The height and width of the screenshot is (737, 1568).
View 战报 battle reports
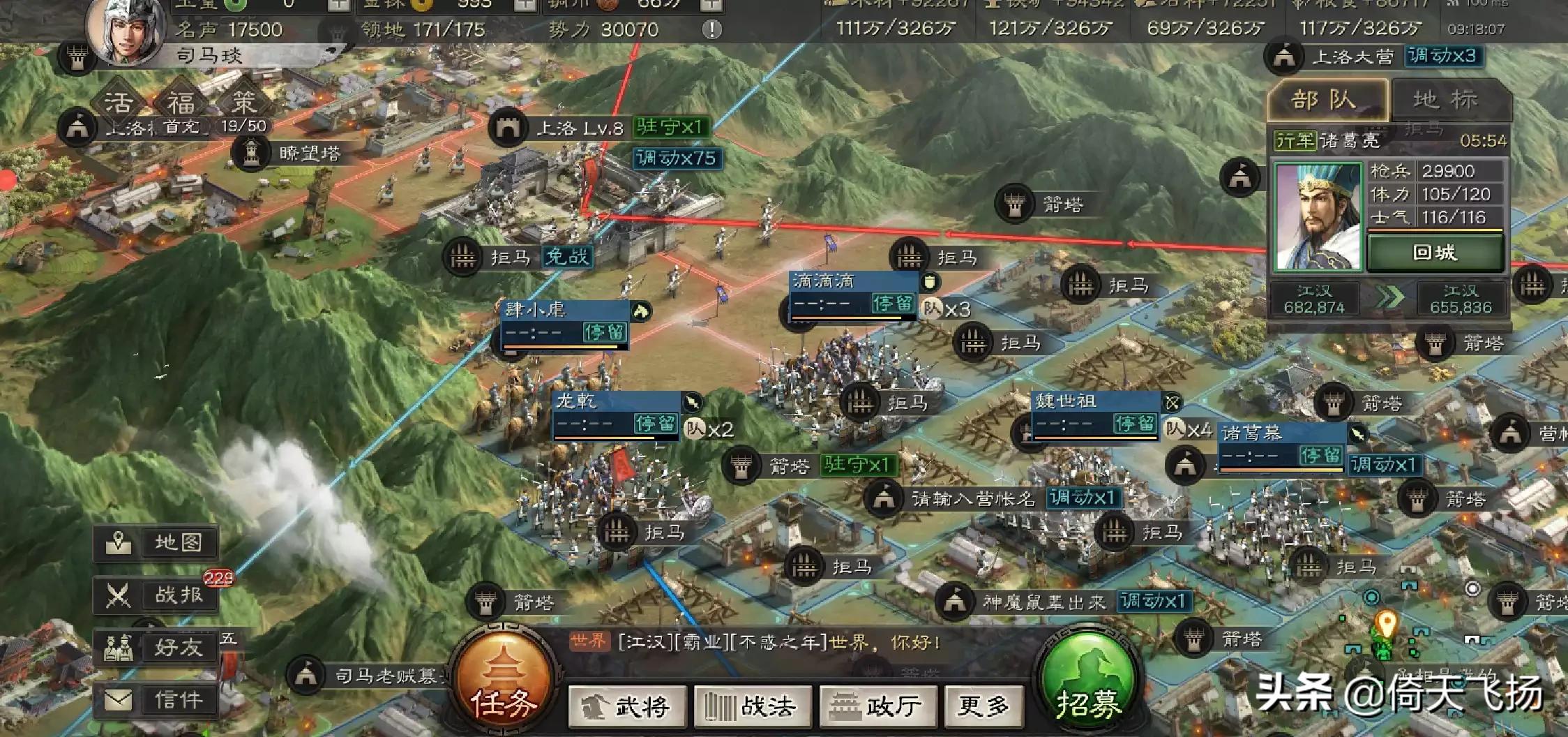(156, 595)
